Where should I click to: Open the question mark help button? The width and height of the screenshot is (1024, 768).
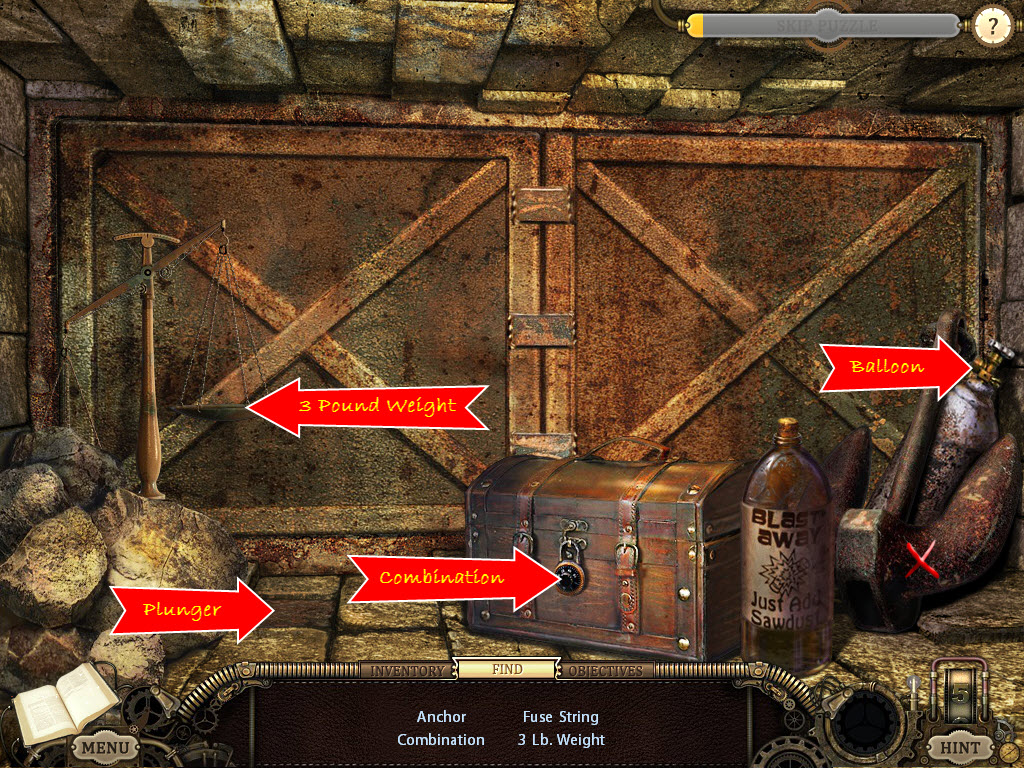992,26
